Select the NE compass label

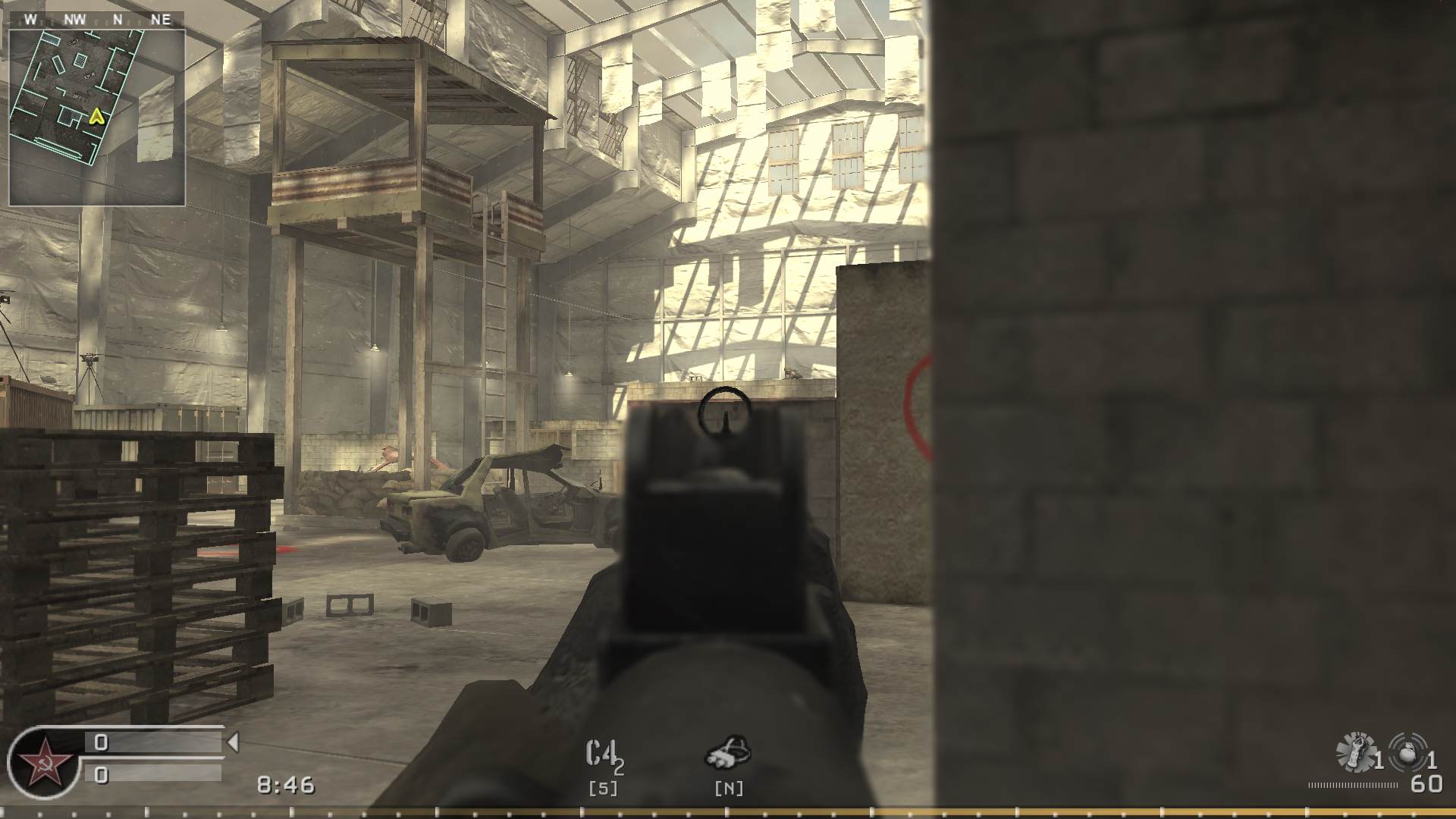pyautogui.click(x=162, y=20)
